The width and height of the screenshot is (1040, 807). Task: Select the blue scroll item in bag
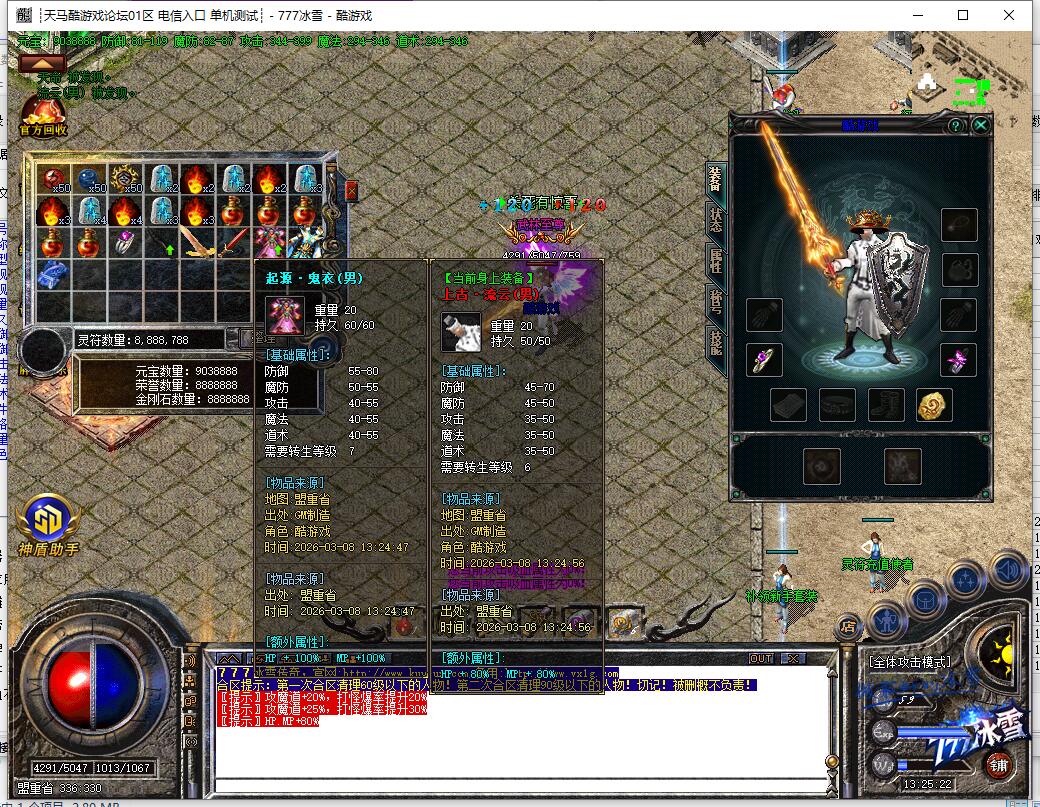[x=53, y=273]
